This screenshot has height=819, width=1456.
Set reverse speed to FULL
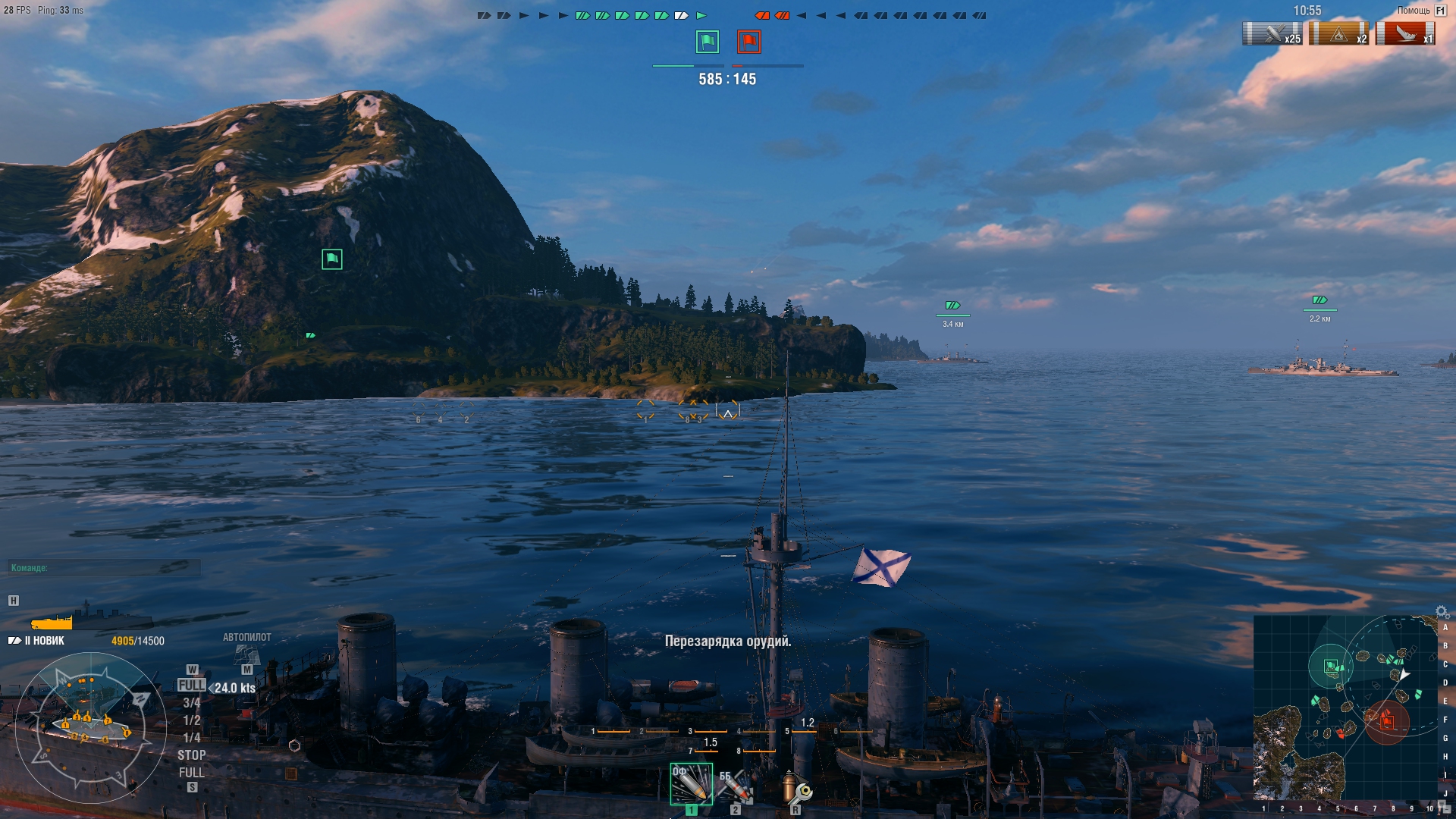(x=193, y=773)
